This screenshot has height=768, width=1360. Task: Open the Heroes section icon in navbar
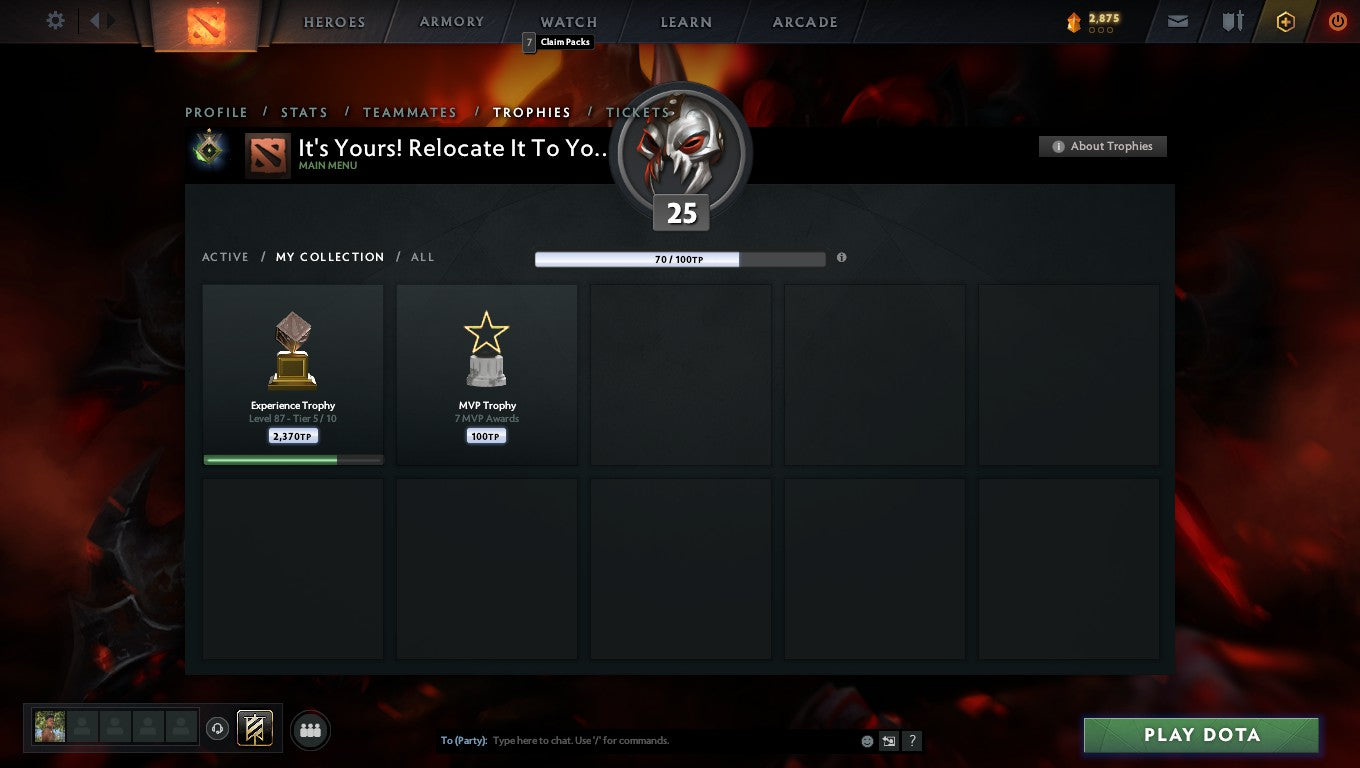point(334,22)
